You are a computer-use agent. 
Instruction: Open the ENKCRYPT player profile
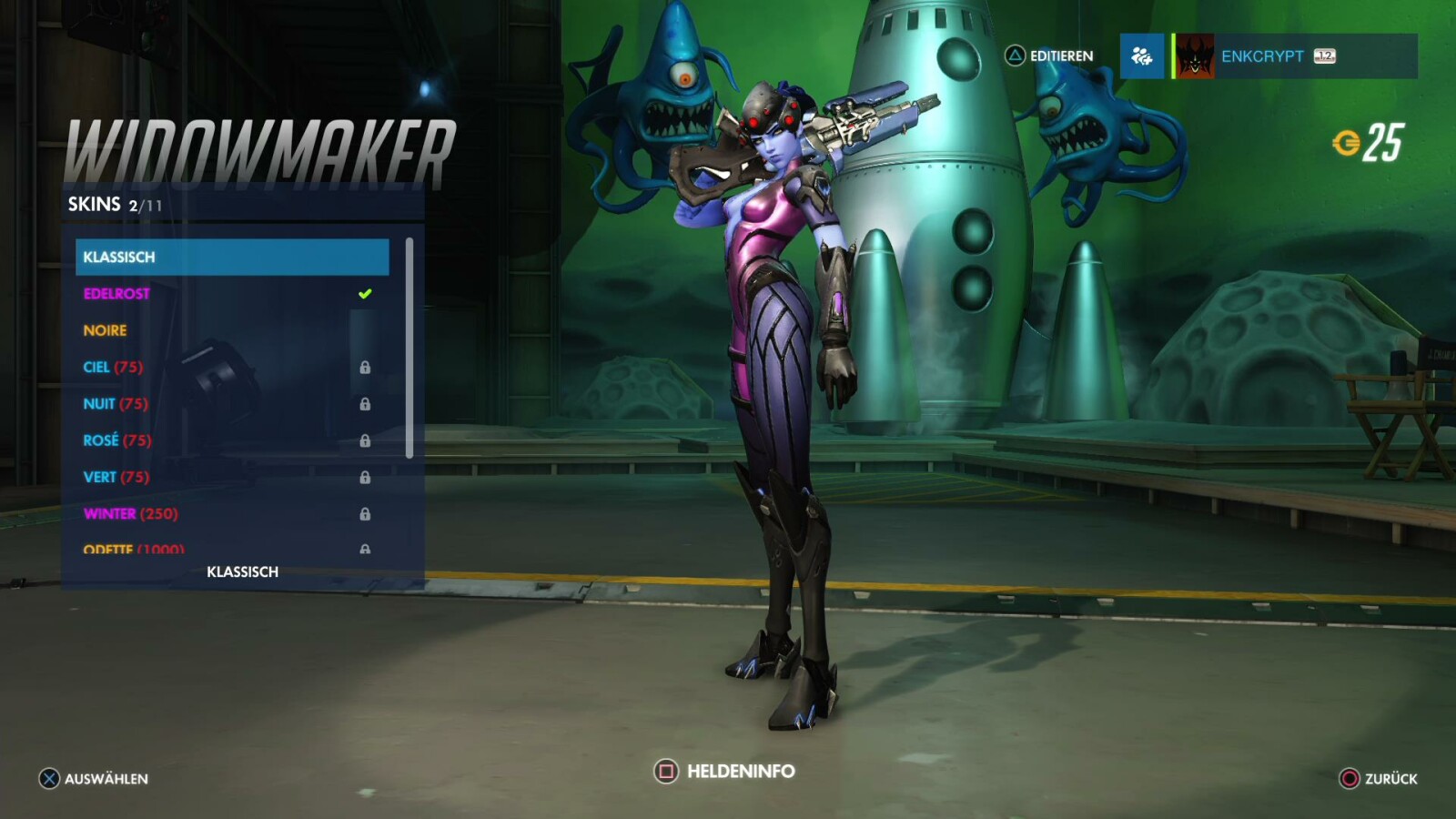pyautogui.click(x=1294, y=56)
